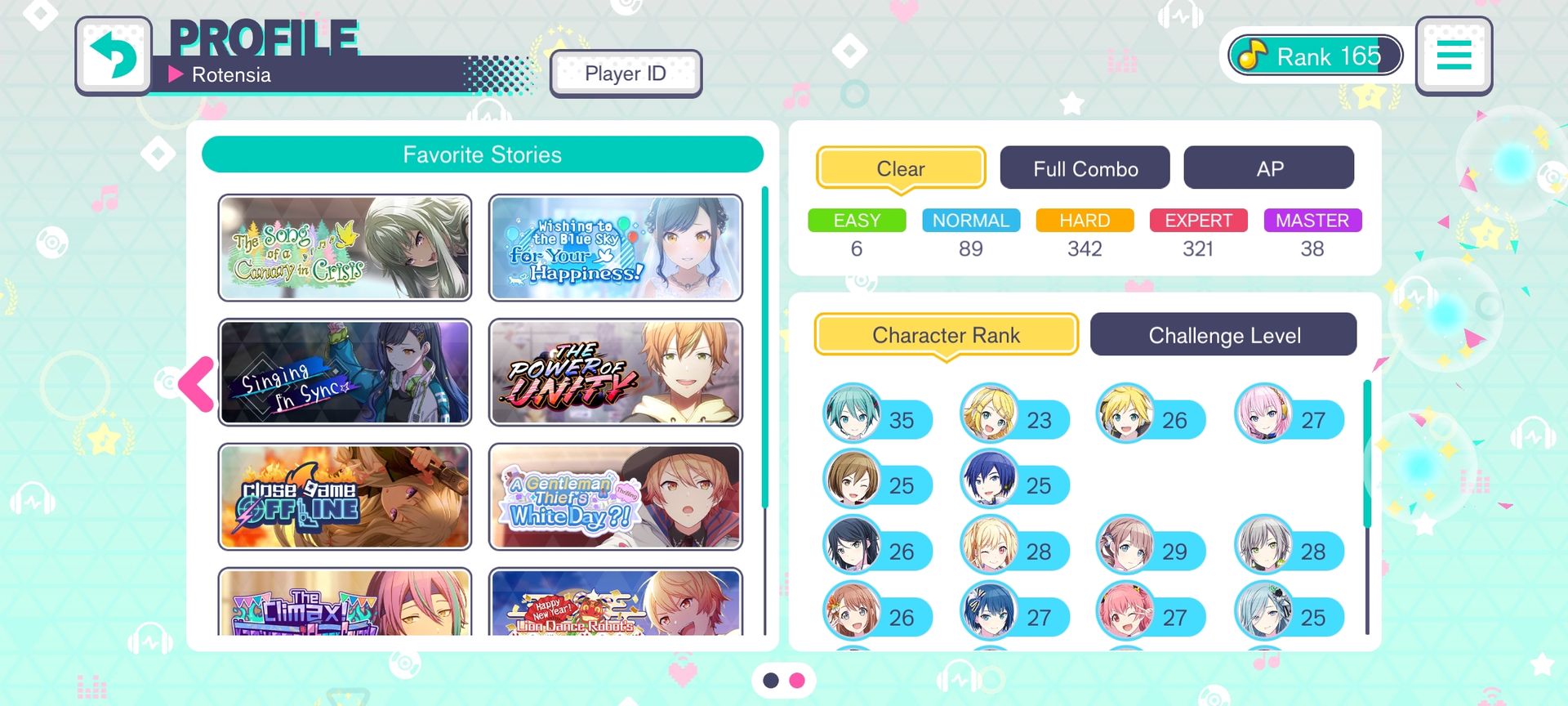Open the hamburger menu
Viewport: 1568px width, 706px height.
[1454, 56]
